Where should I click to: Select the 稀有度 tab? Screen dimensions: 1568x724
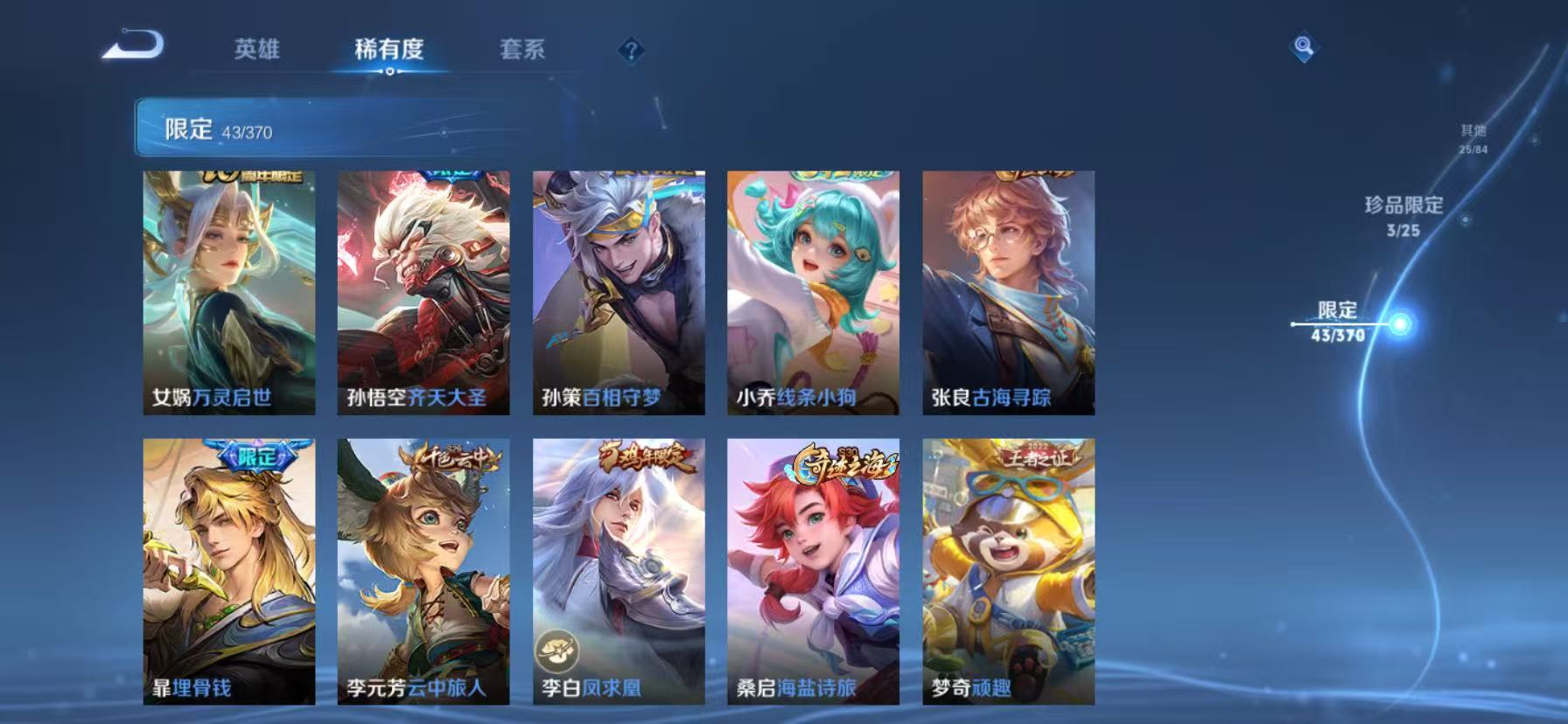(x=388, y=51)
